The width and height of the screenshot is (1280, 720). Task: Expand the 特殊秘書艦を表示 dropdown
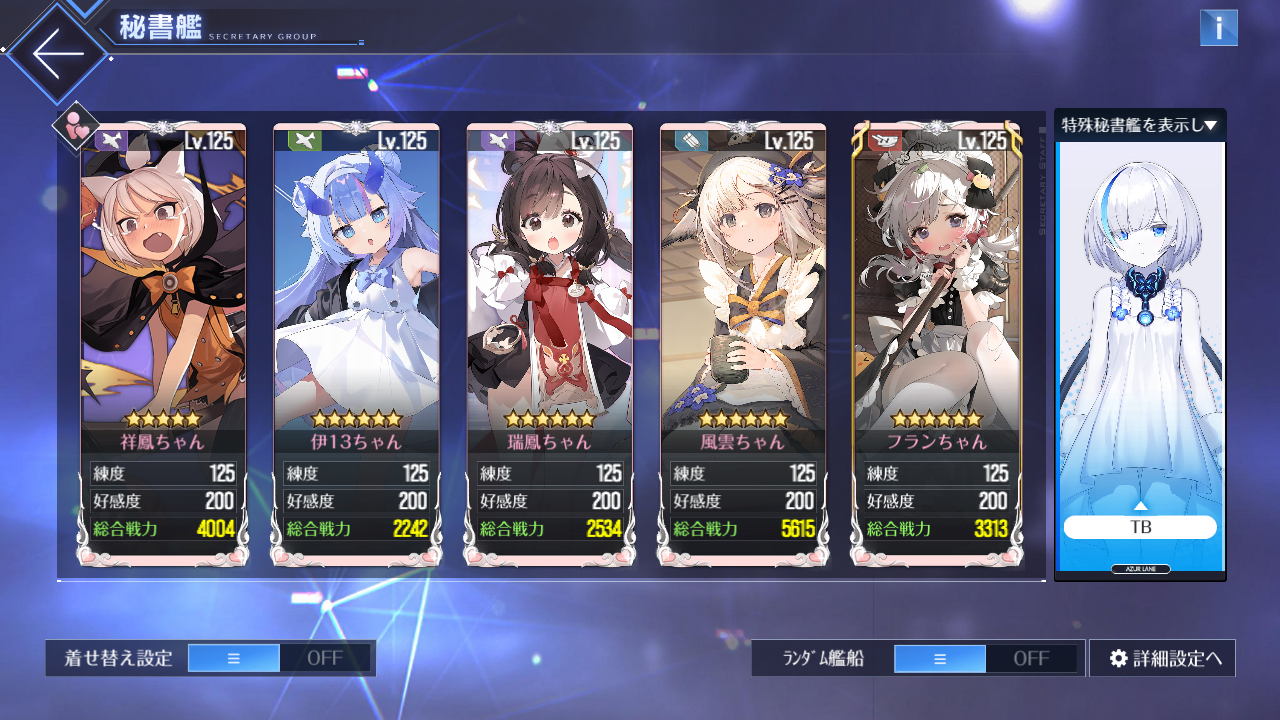coord(1139,125)
